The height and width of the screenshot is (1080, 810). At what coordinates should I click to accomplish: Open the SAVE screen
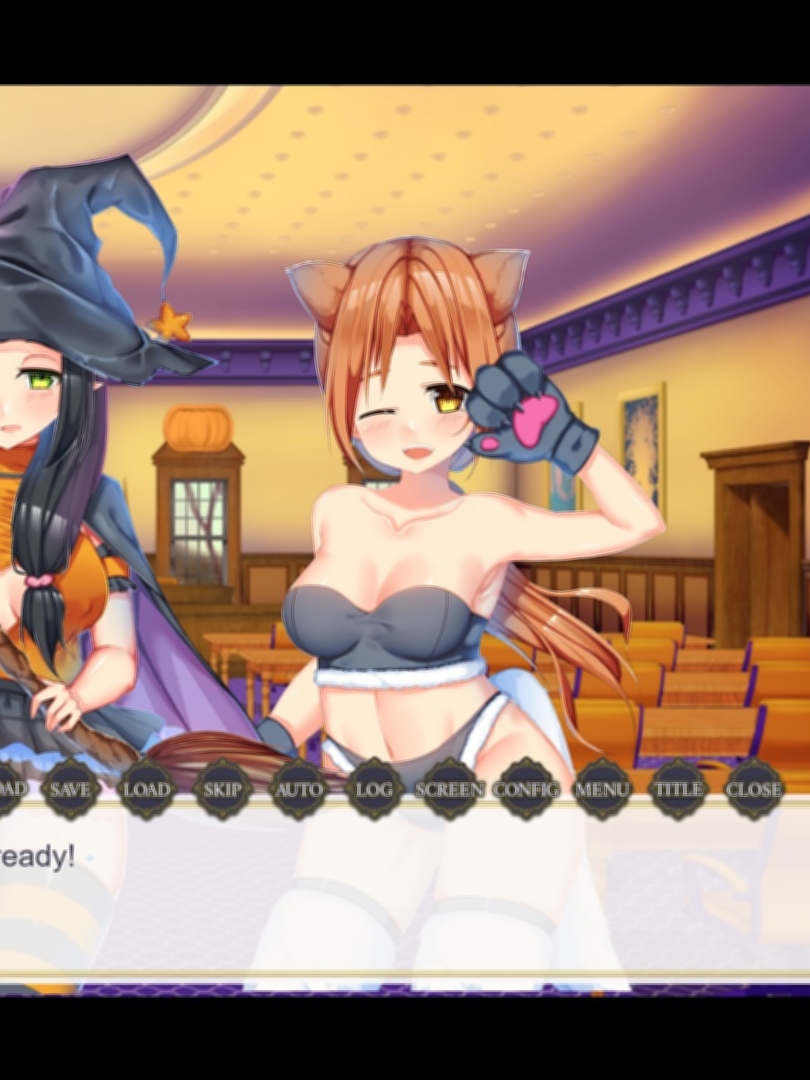[x=70, y=789]
